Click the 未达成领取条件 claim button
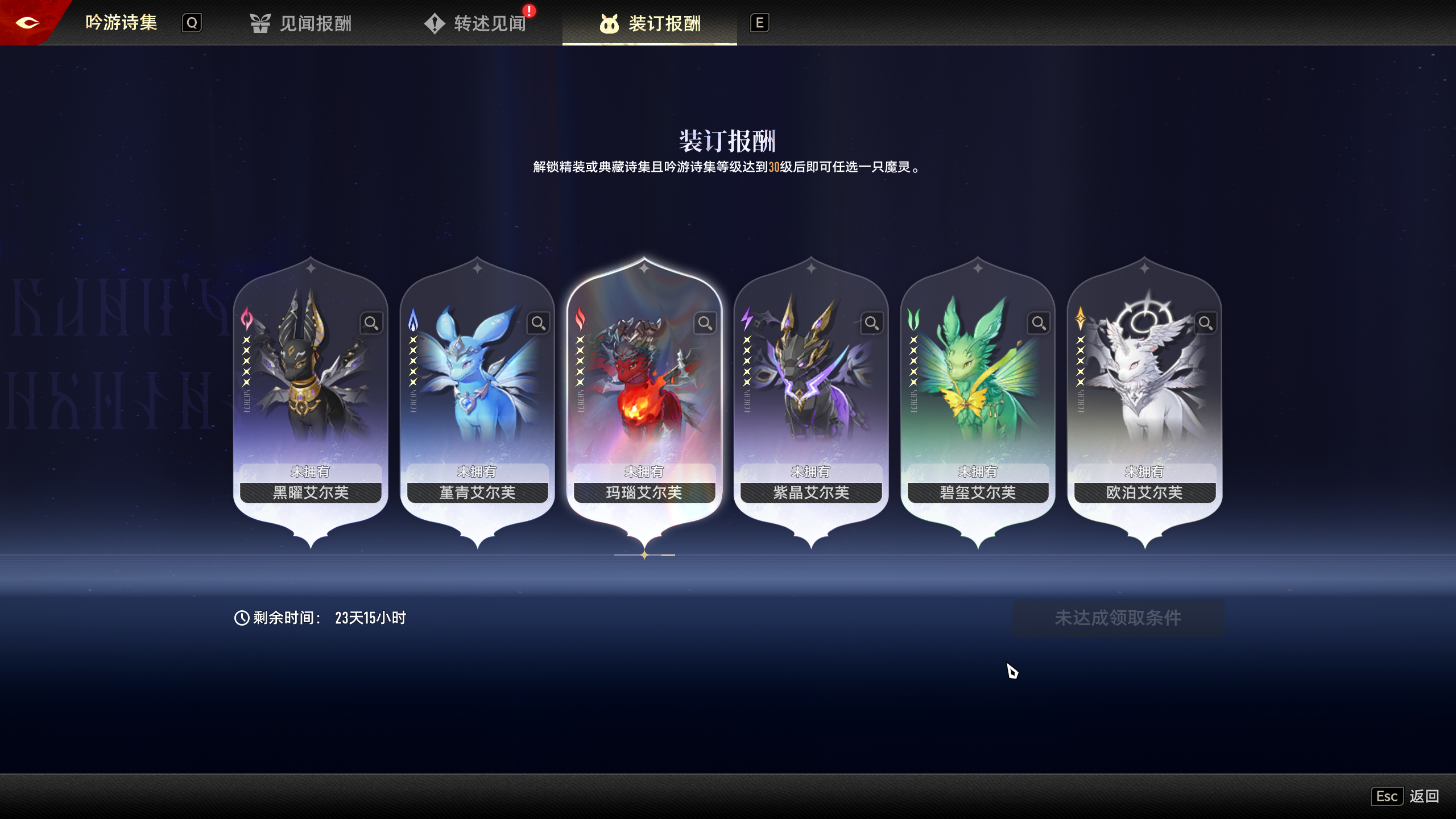Viewport: 1456px width, 819px height. tap(1118, 618)
